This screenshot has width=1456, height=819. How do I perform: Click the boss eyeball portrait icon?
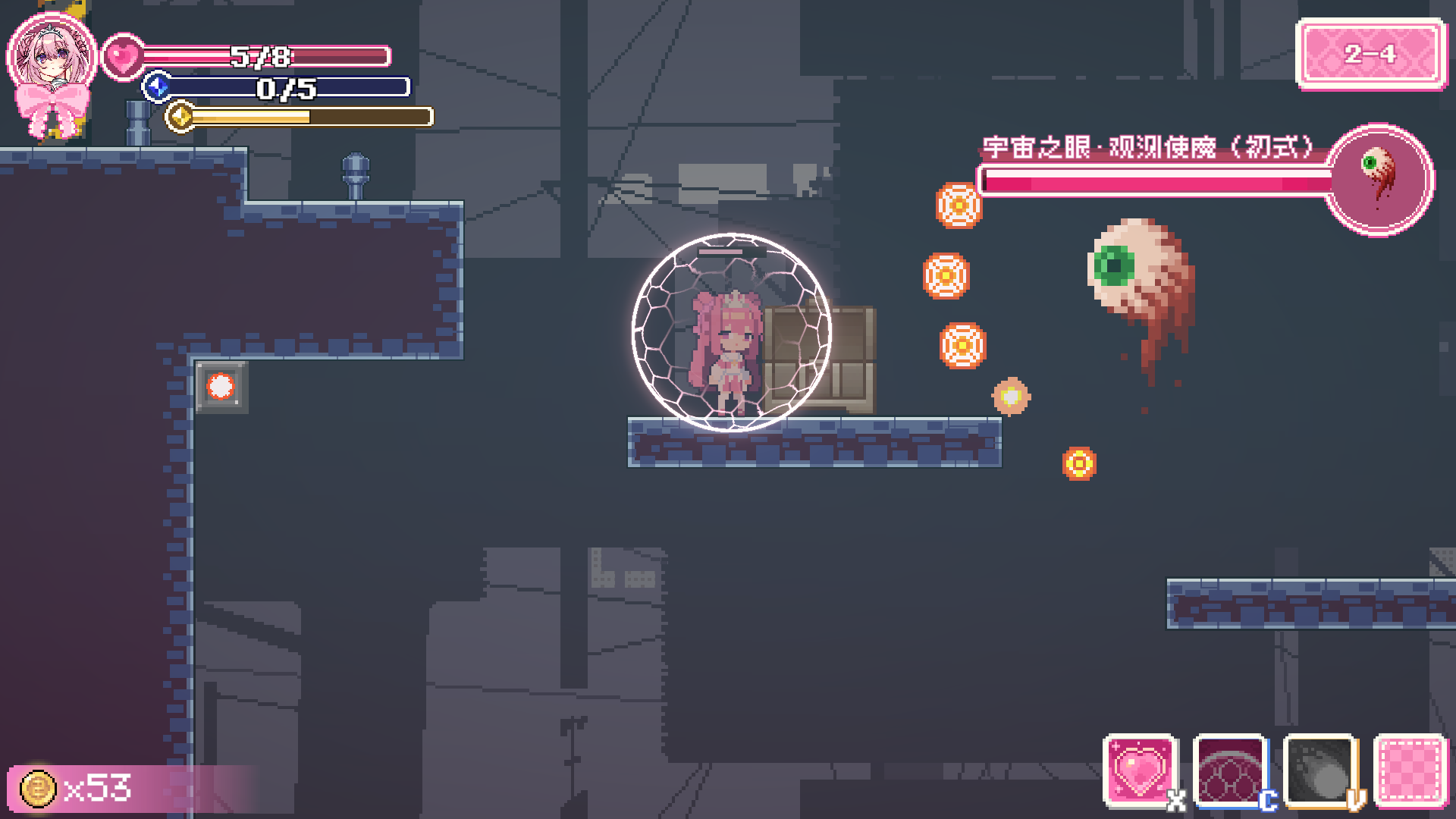coord(1379,180)
